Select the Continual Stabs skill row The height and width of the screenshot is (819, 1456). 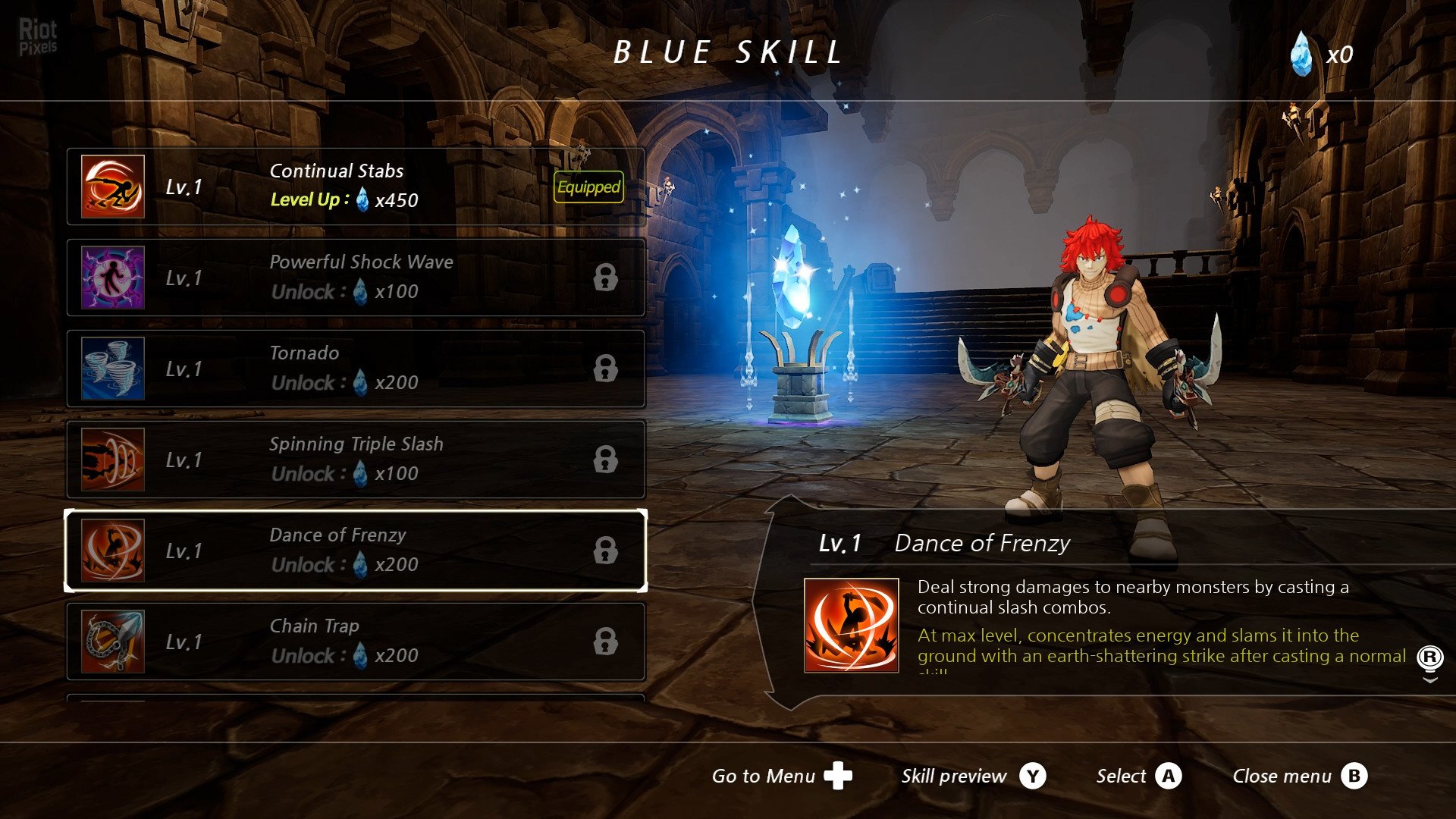pyautogui.click(x=355, y=187)
